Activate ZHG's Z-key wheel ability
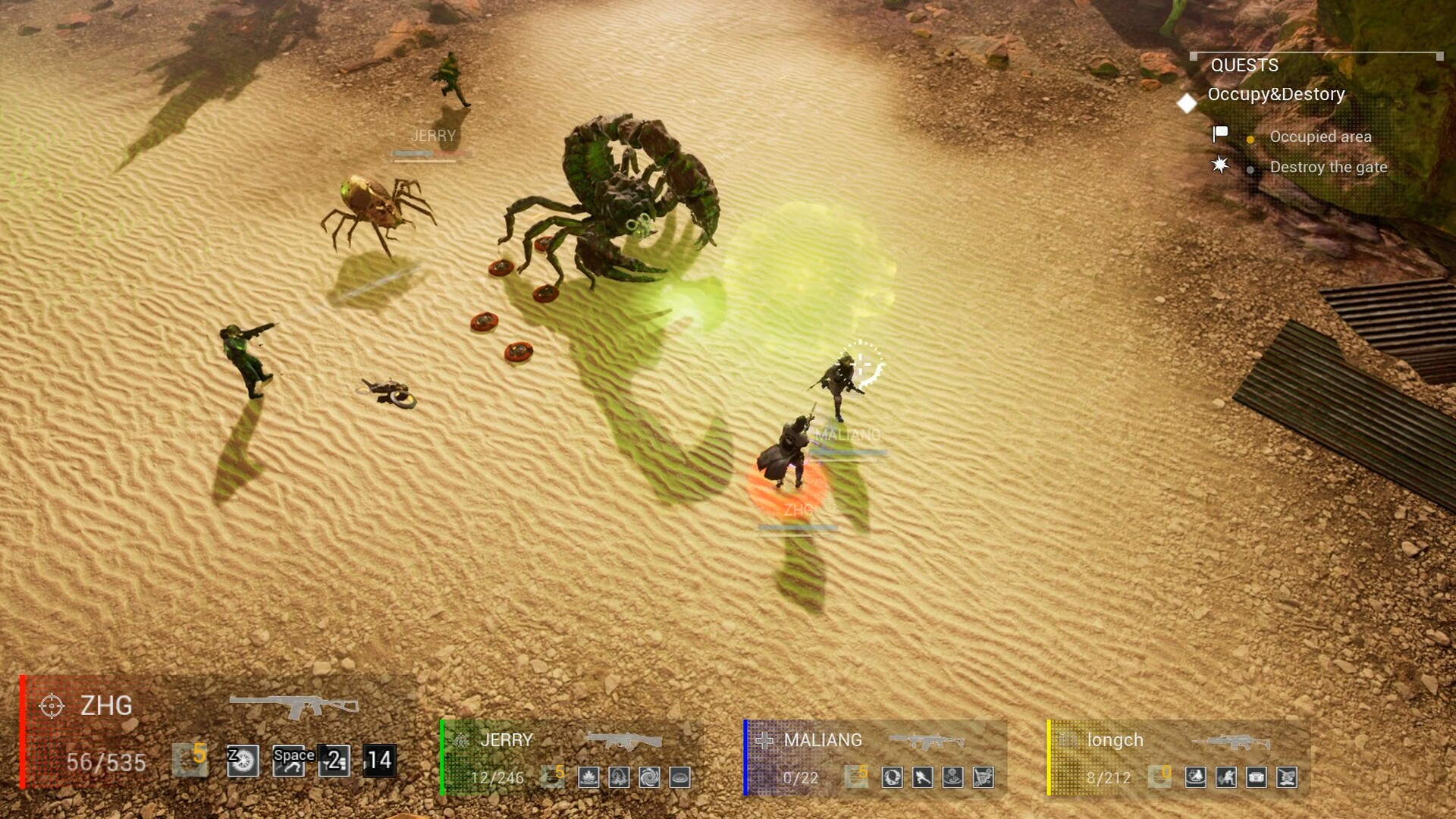Image resolution: width=1456 pixels, height=819 pixels. (x=243, y=761)
